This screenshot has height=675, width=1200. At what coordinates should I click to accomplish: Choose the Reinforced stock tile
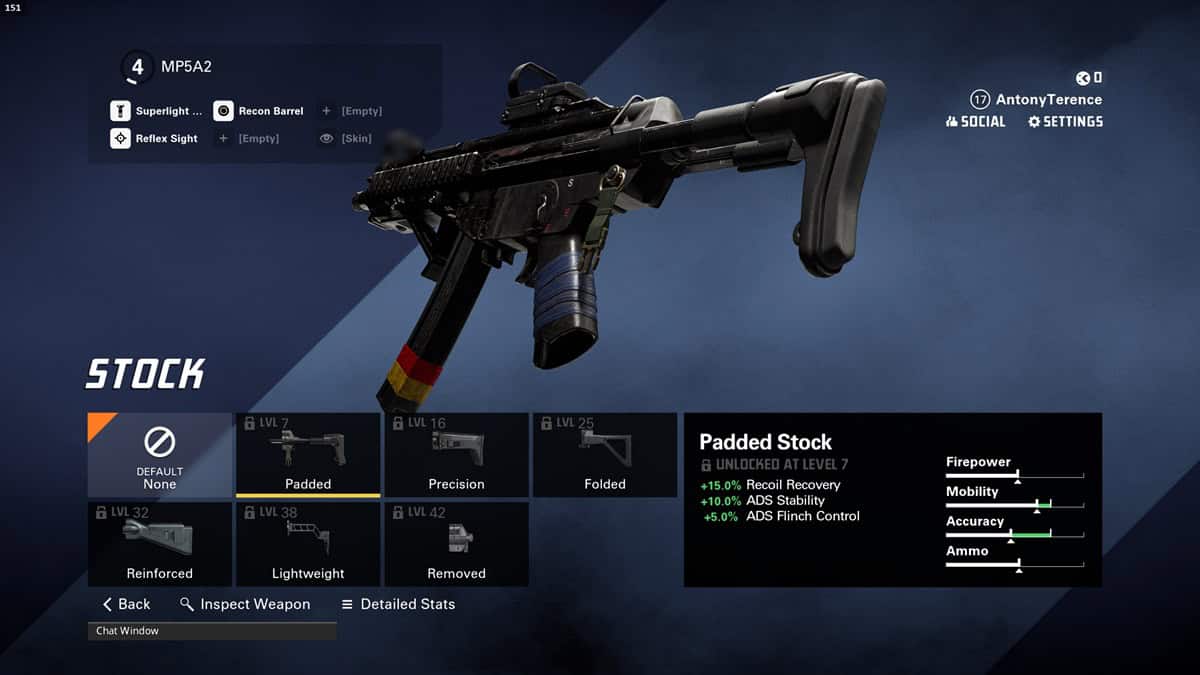point(160,544)
